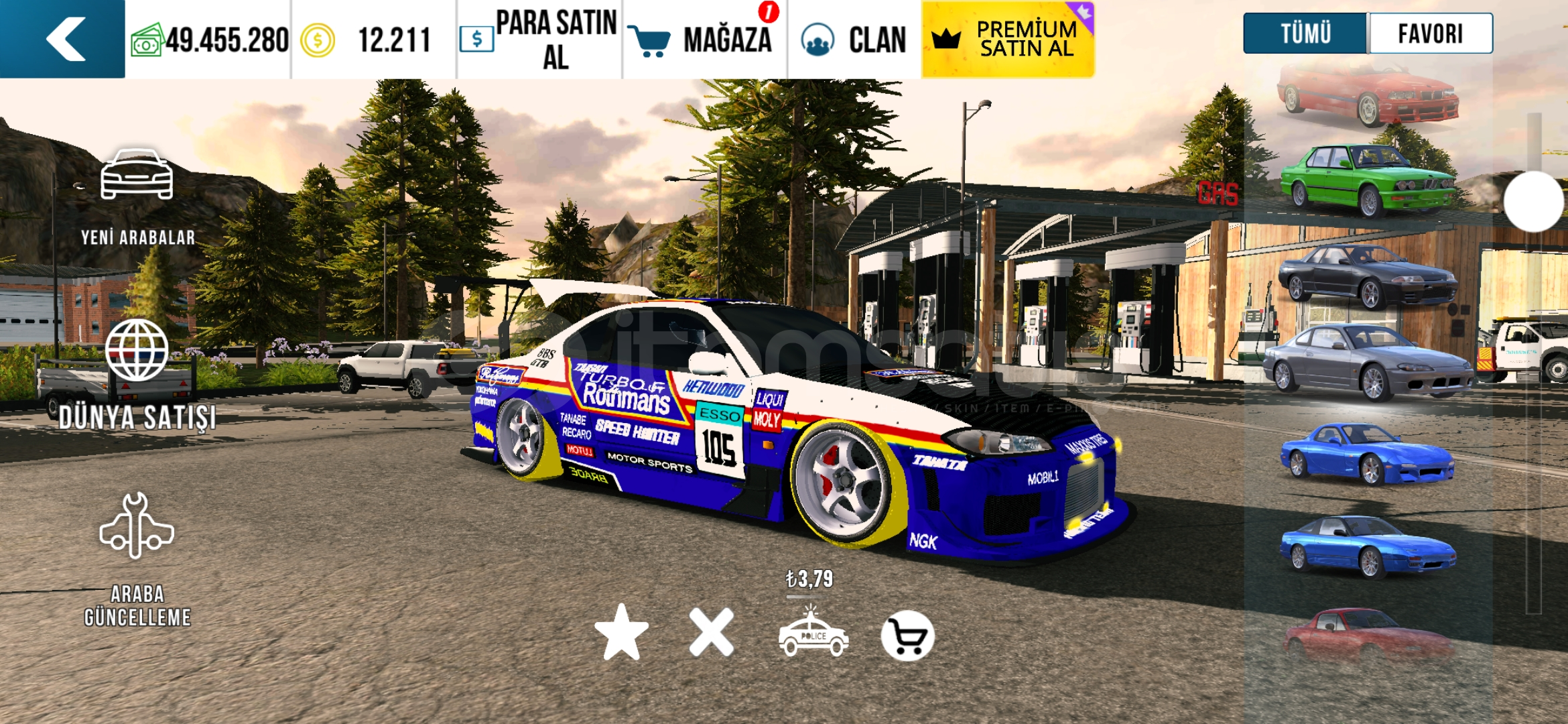Click the white X icon
1568x724 pixels.
[x=711, y=633]
